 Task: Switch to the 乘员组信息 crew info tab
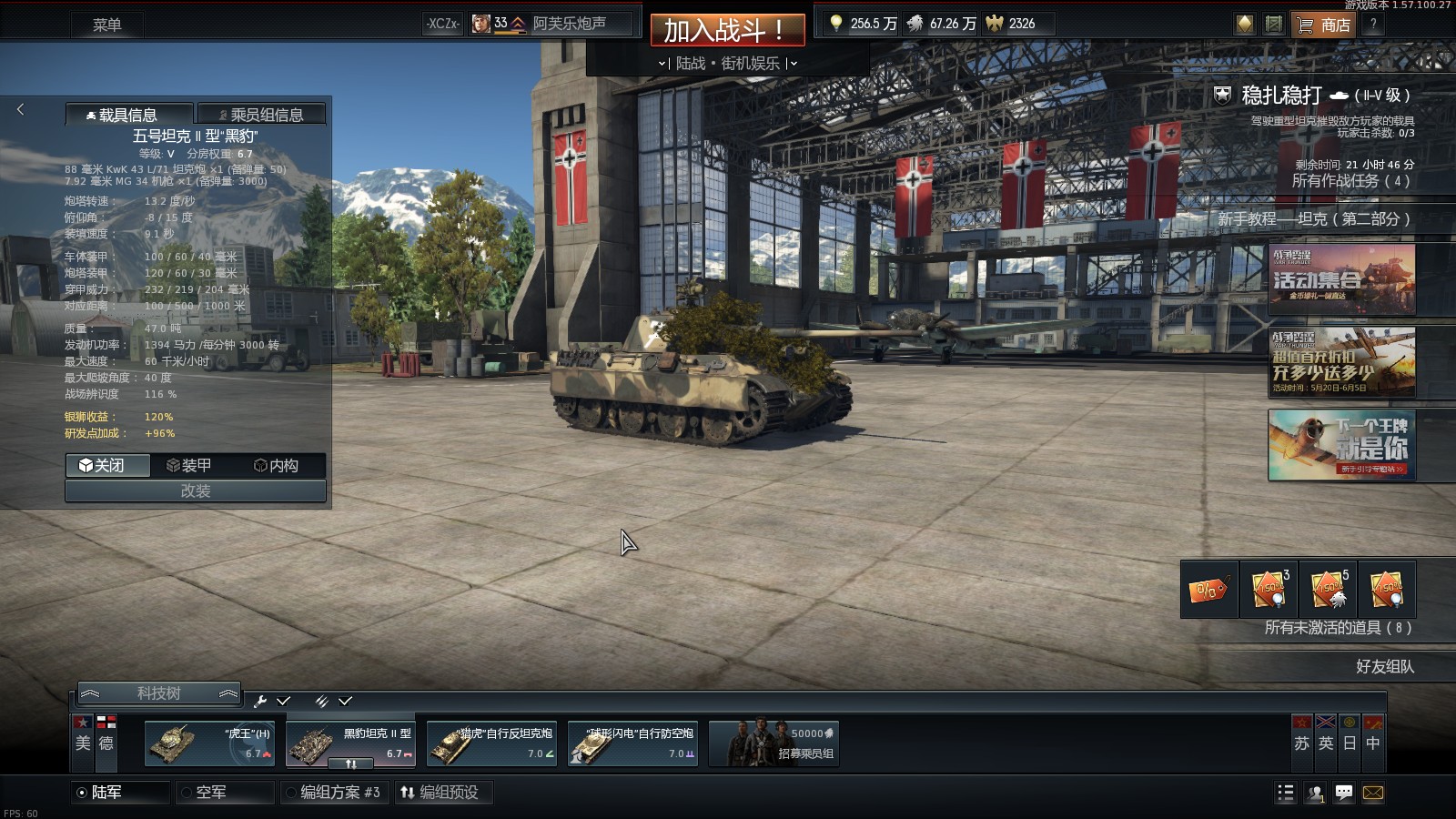point(262,115)
